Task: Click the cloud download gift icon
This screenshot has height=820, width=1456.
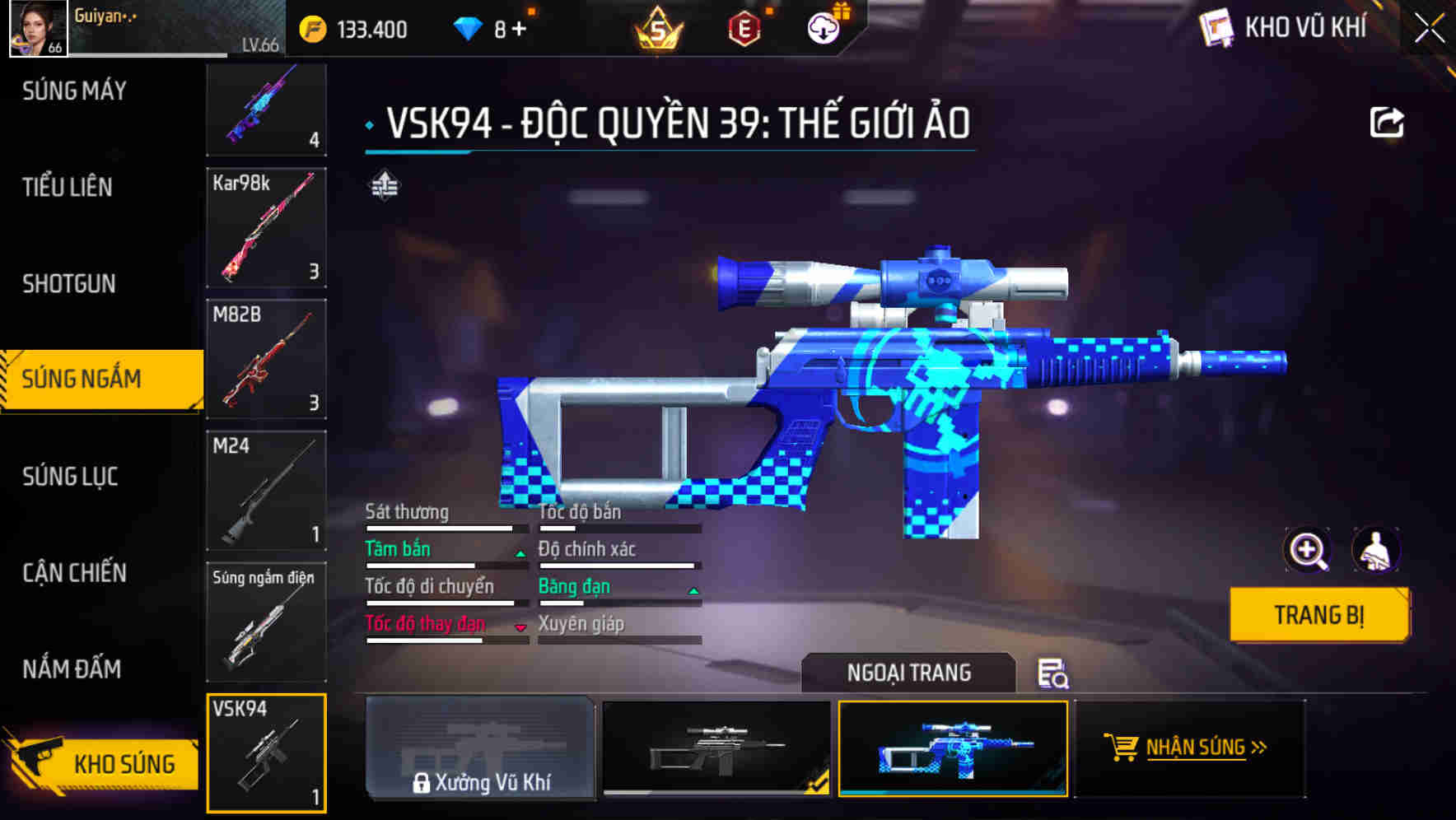Action: (x=823, y=27)
